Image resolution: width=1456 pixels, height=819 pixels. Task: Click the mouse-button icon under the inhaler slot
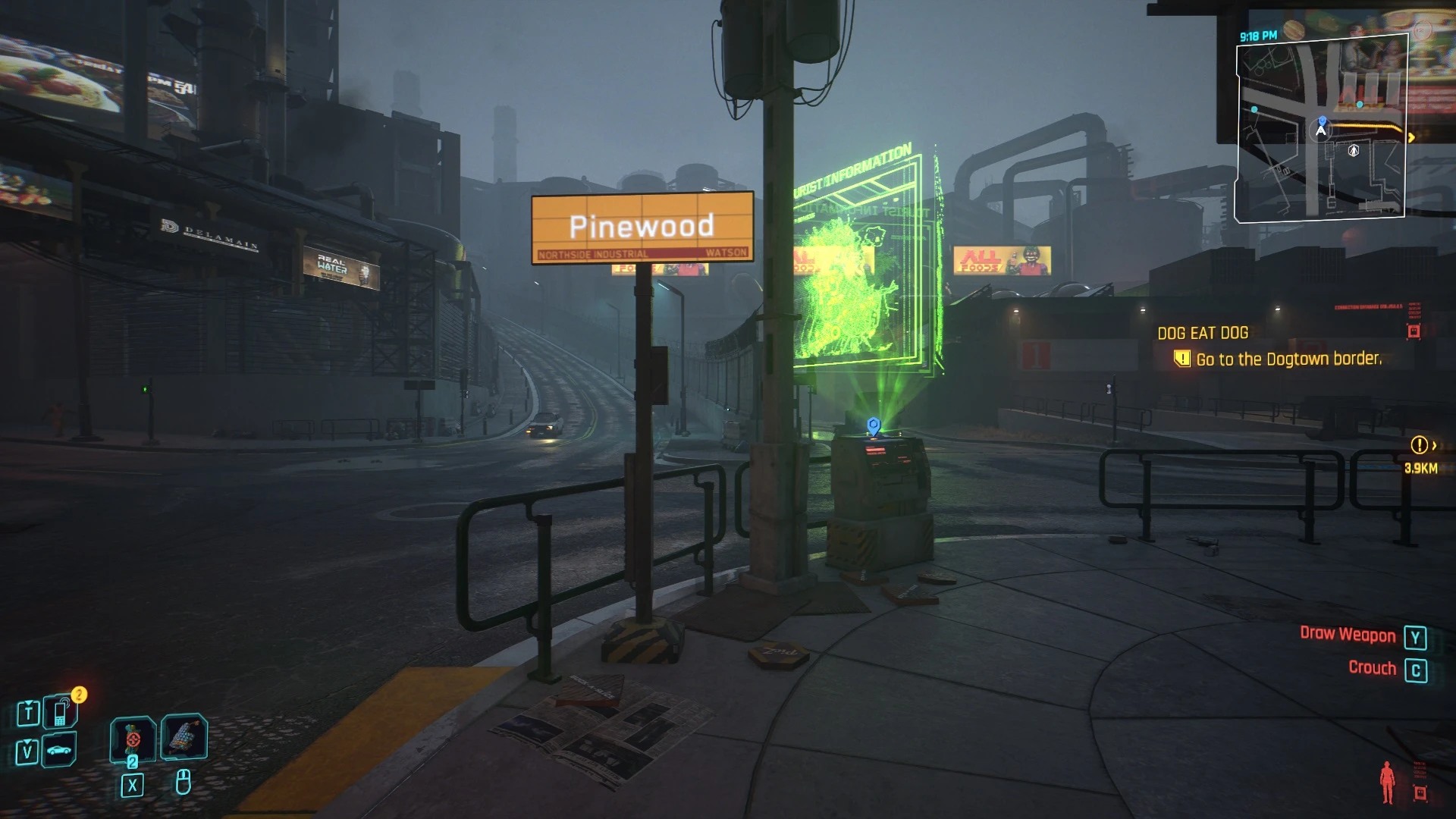click(x=184, y=783)
